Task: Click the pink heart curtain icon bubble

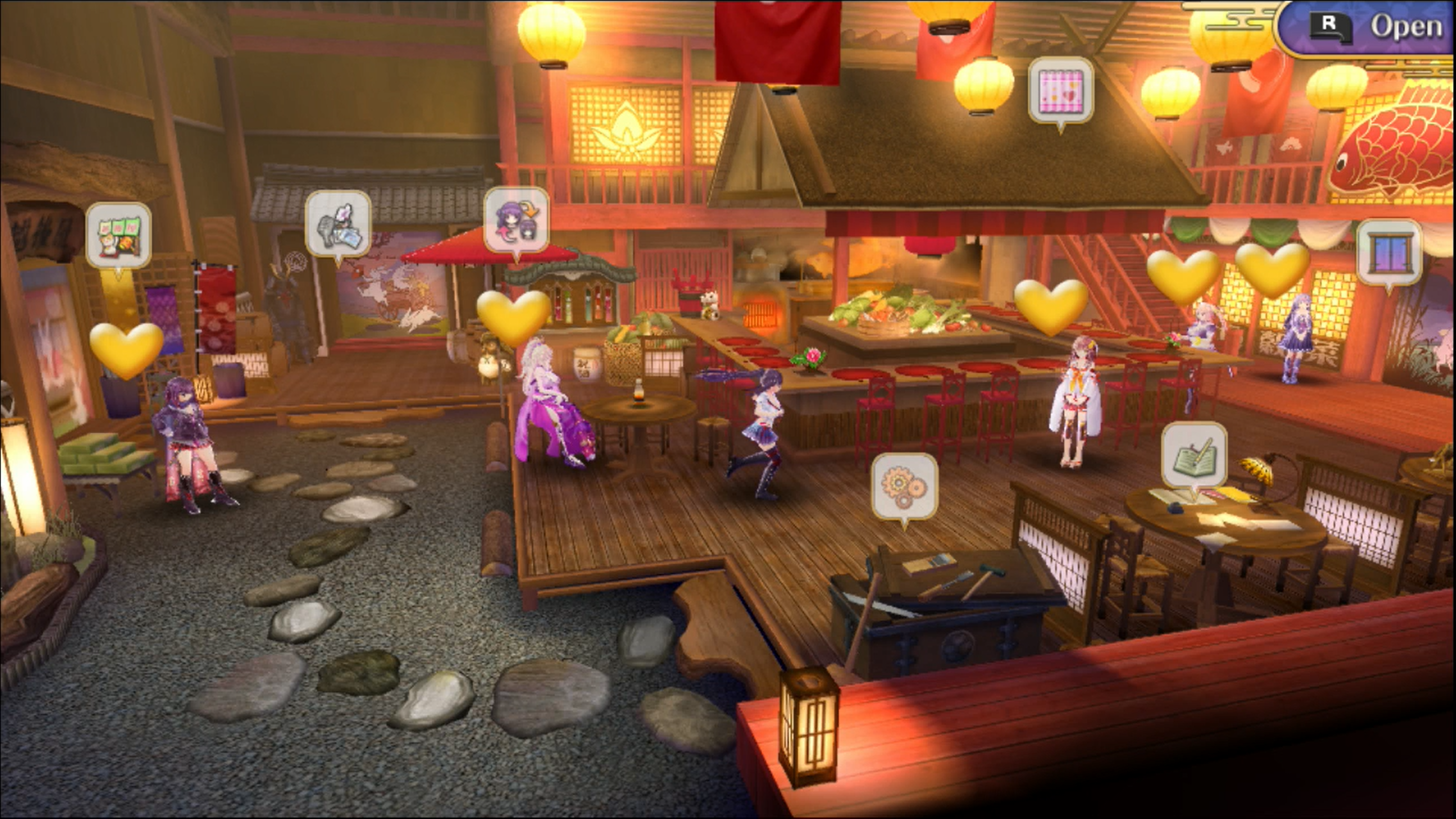Action: [x=1061, y=91]
